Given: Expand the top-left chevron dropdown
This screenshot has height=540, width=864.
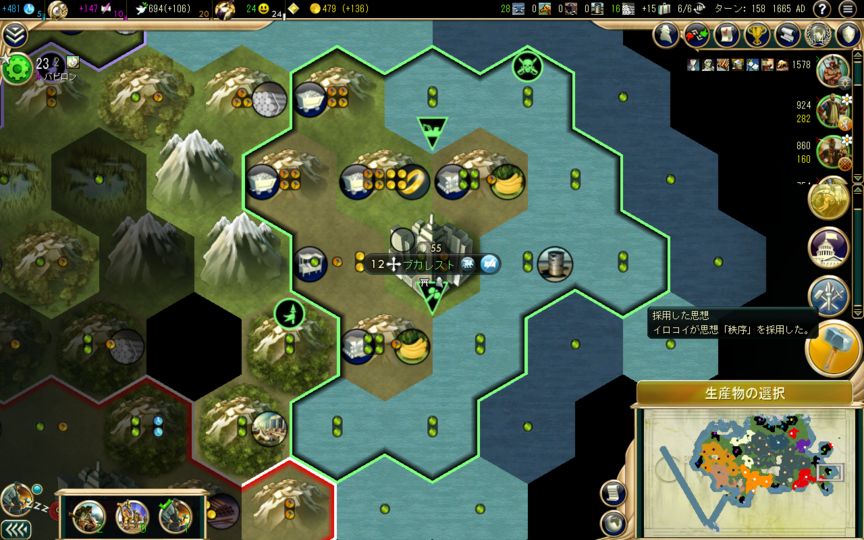Looking at the screenshot, I should point(14,35).
